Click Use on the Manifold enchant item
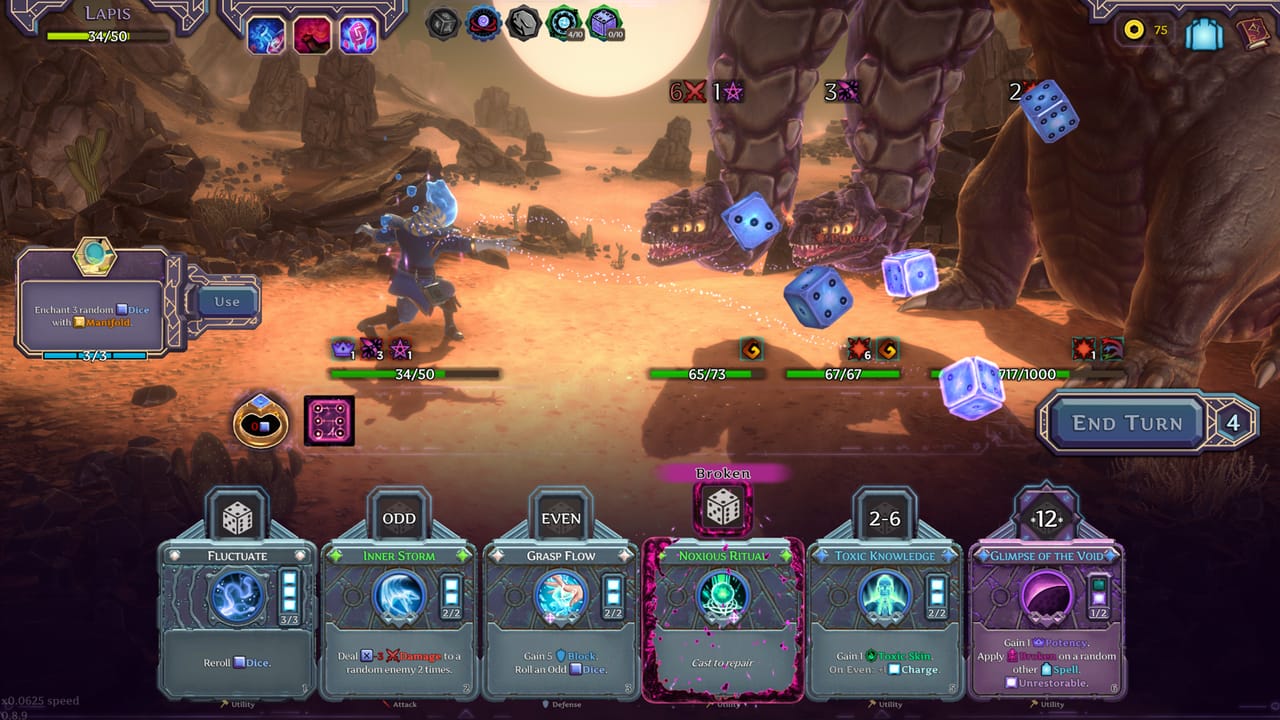Viewport: 1280px width, 720px height. click(227, 301)
